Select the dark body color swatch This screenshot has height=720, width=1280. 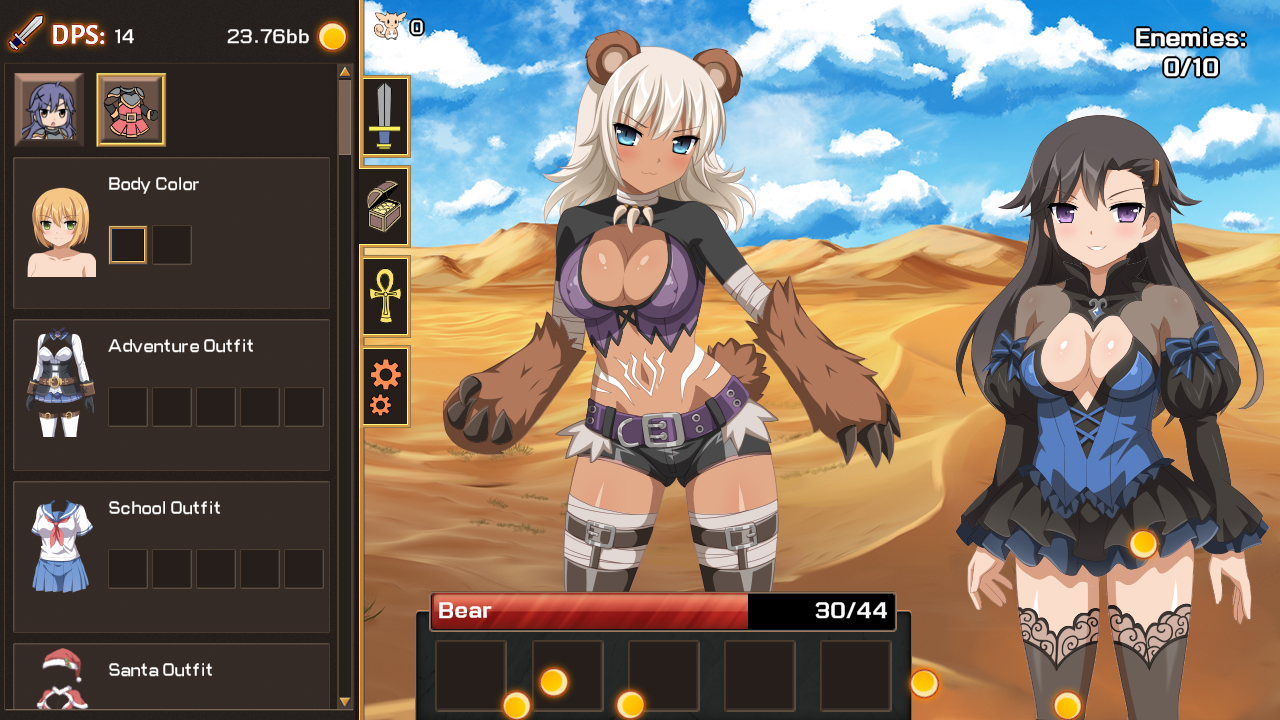click(x=171, y=244)
